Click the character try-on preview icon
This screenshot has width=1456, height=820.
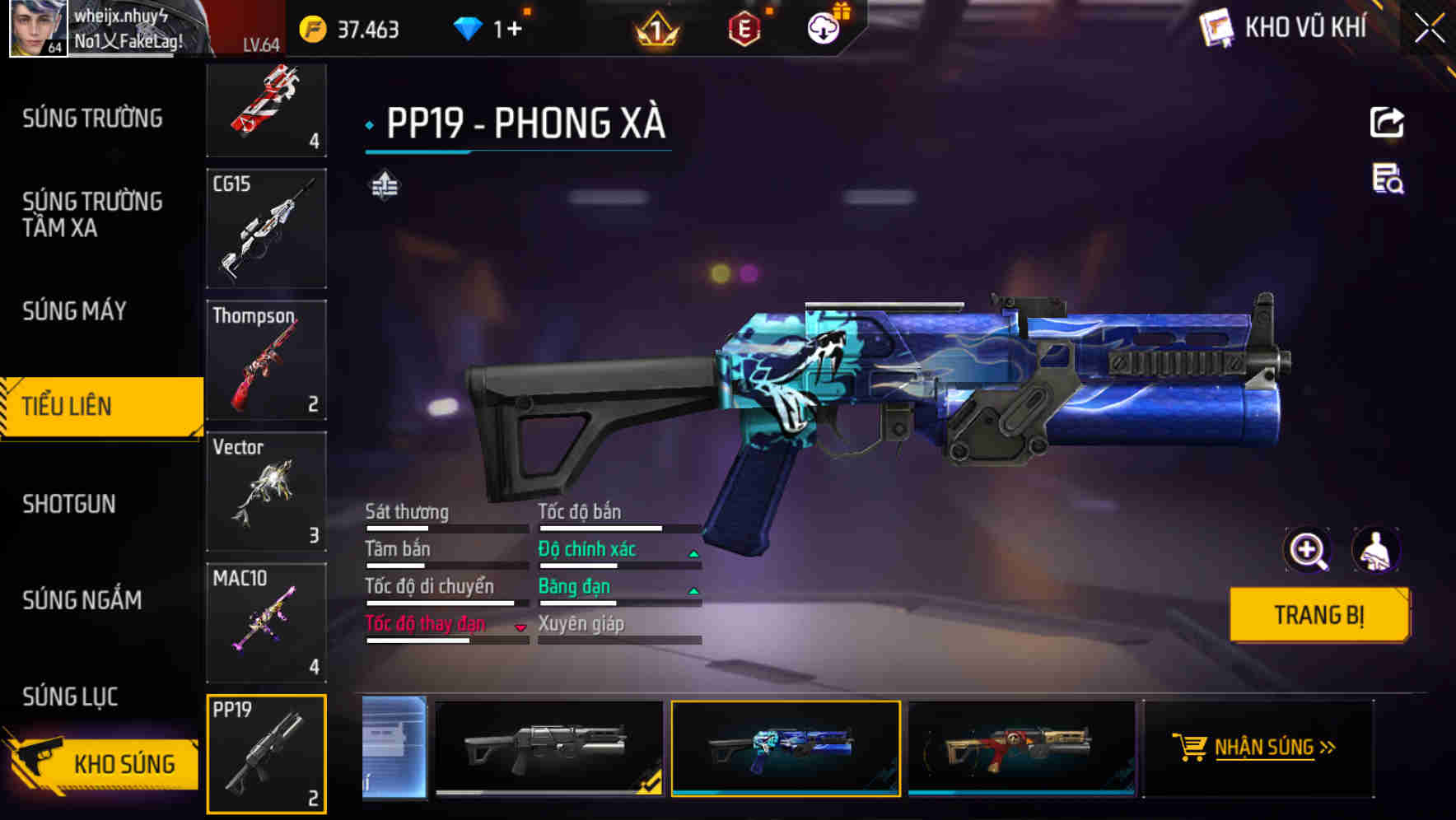(x=1377, y=550)
